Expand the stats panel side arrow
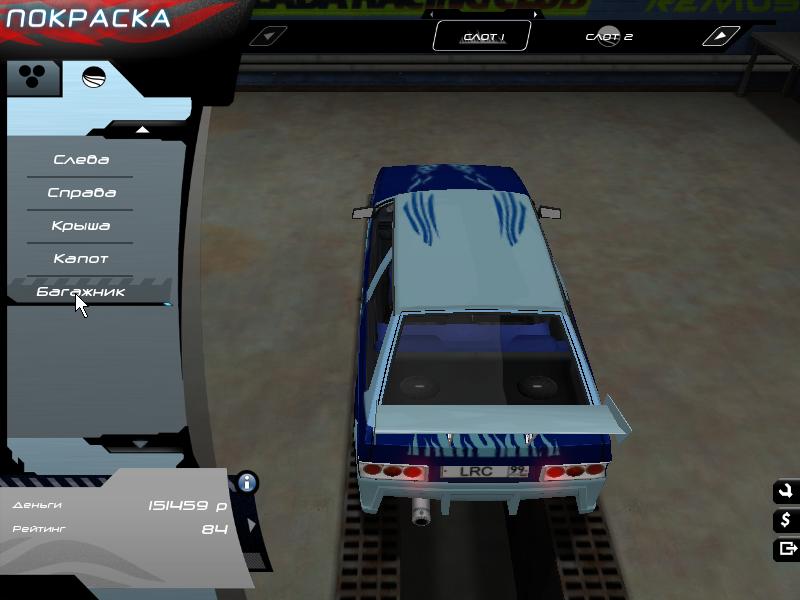 tap(250, 524)
